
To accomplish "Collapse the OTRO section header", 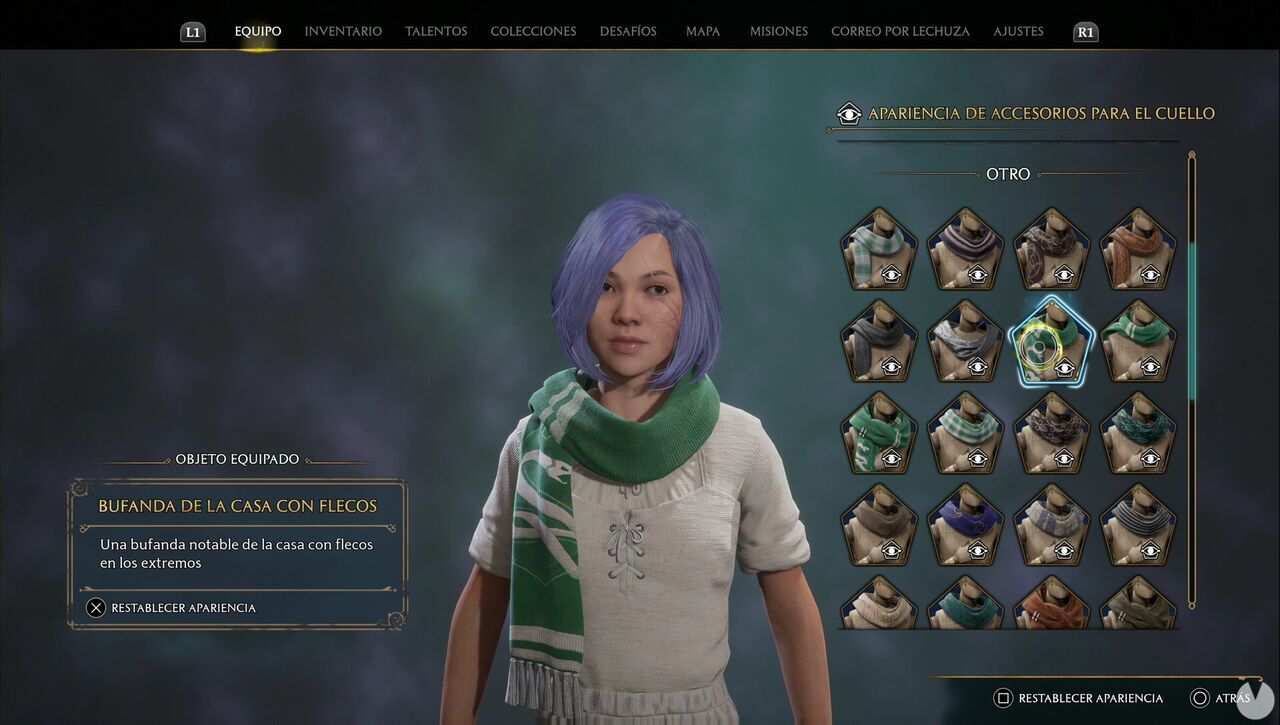I will click(x=1008, y=174).
